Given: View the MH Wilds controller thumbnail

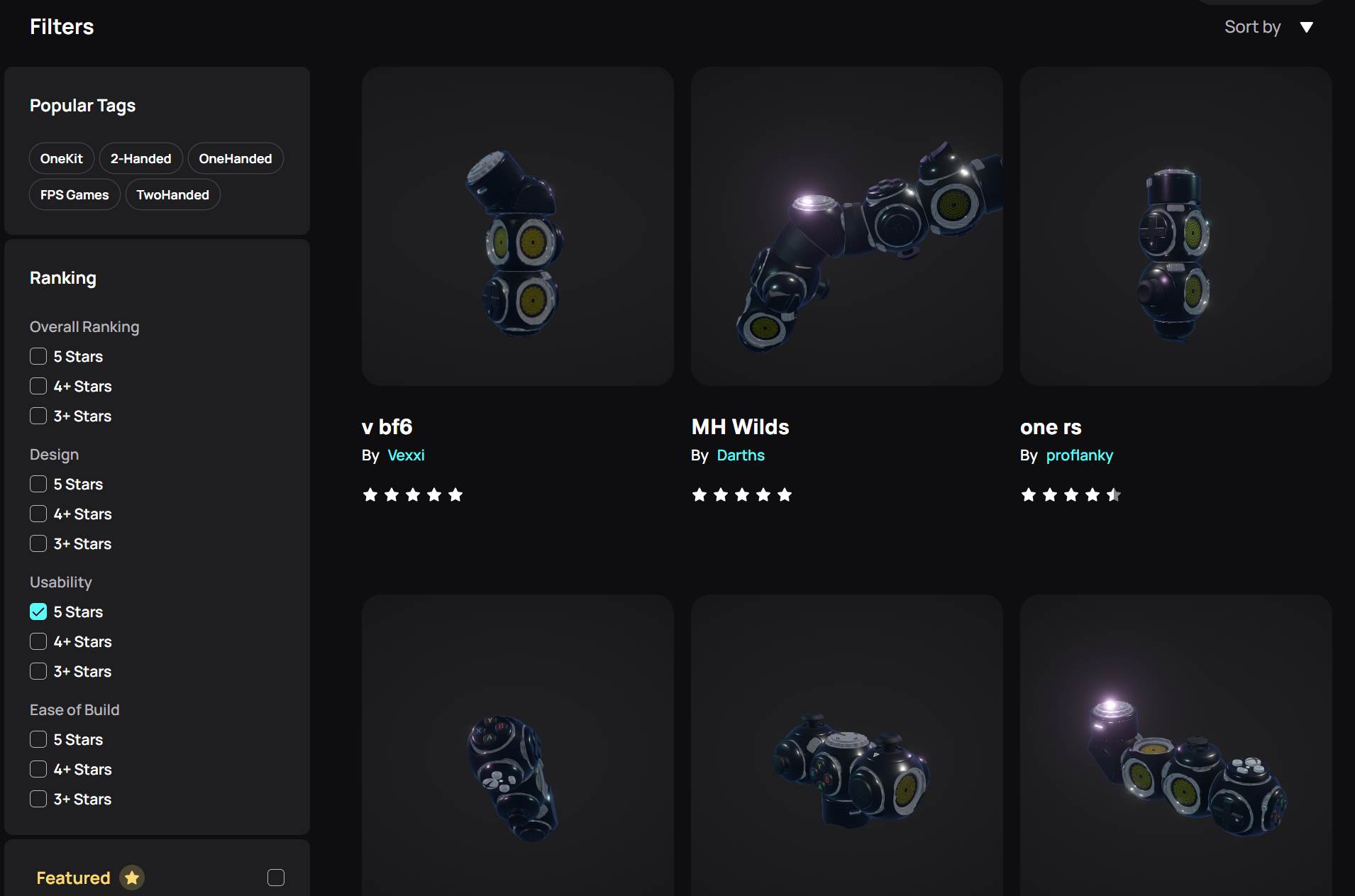Looking at the screenshot, I should pyautogui.click(x=846, y=226).
